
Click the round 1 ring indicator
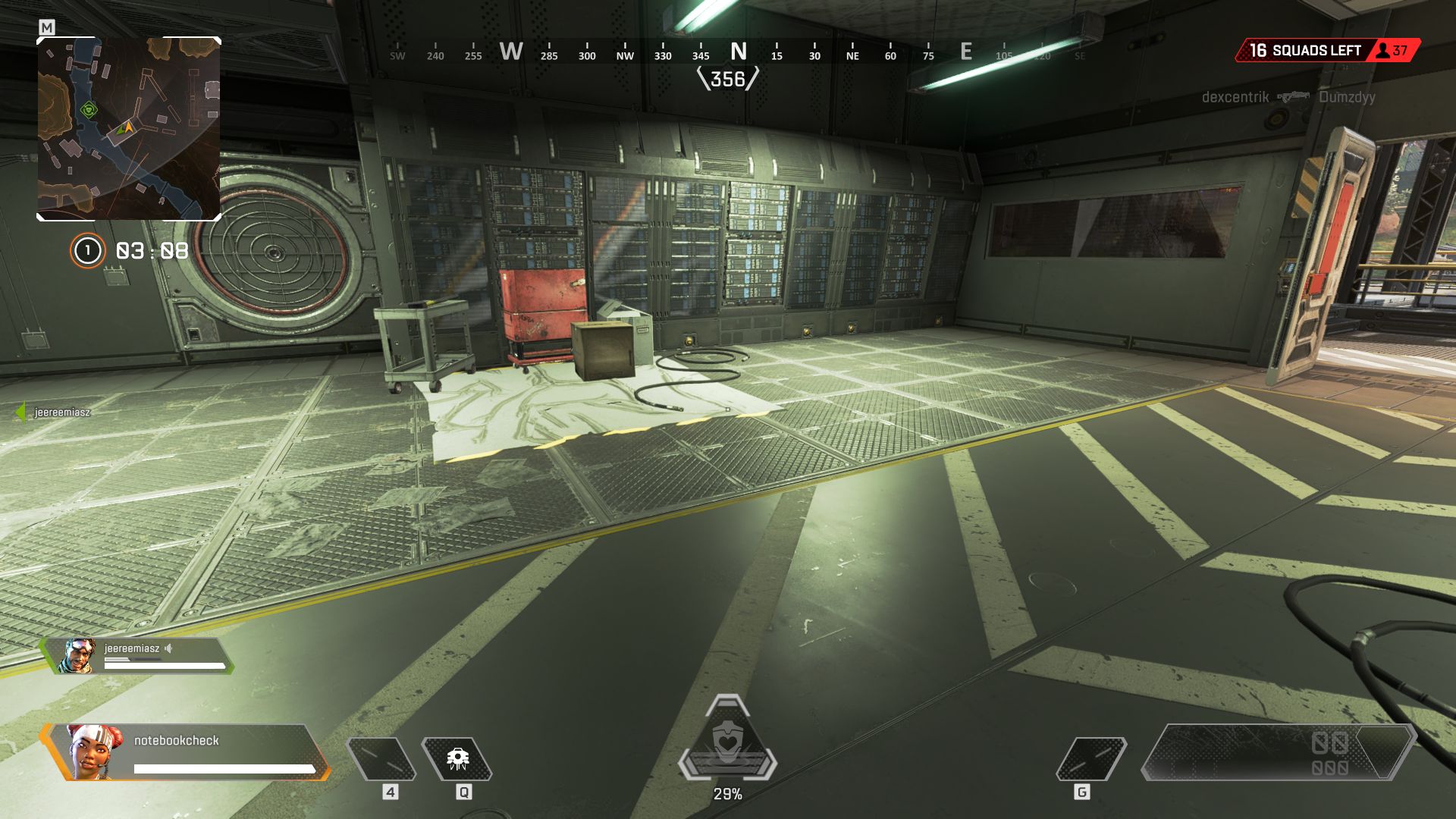tap(87, 250)
